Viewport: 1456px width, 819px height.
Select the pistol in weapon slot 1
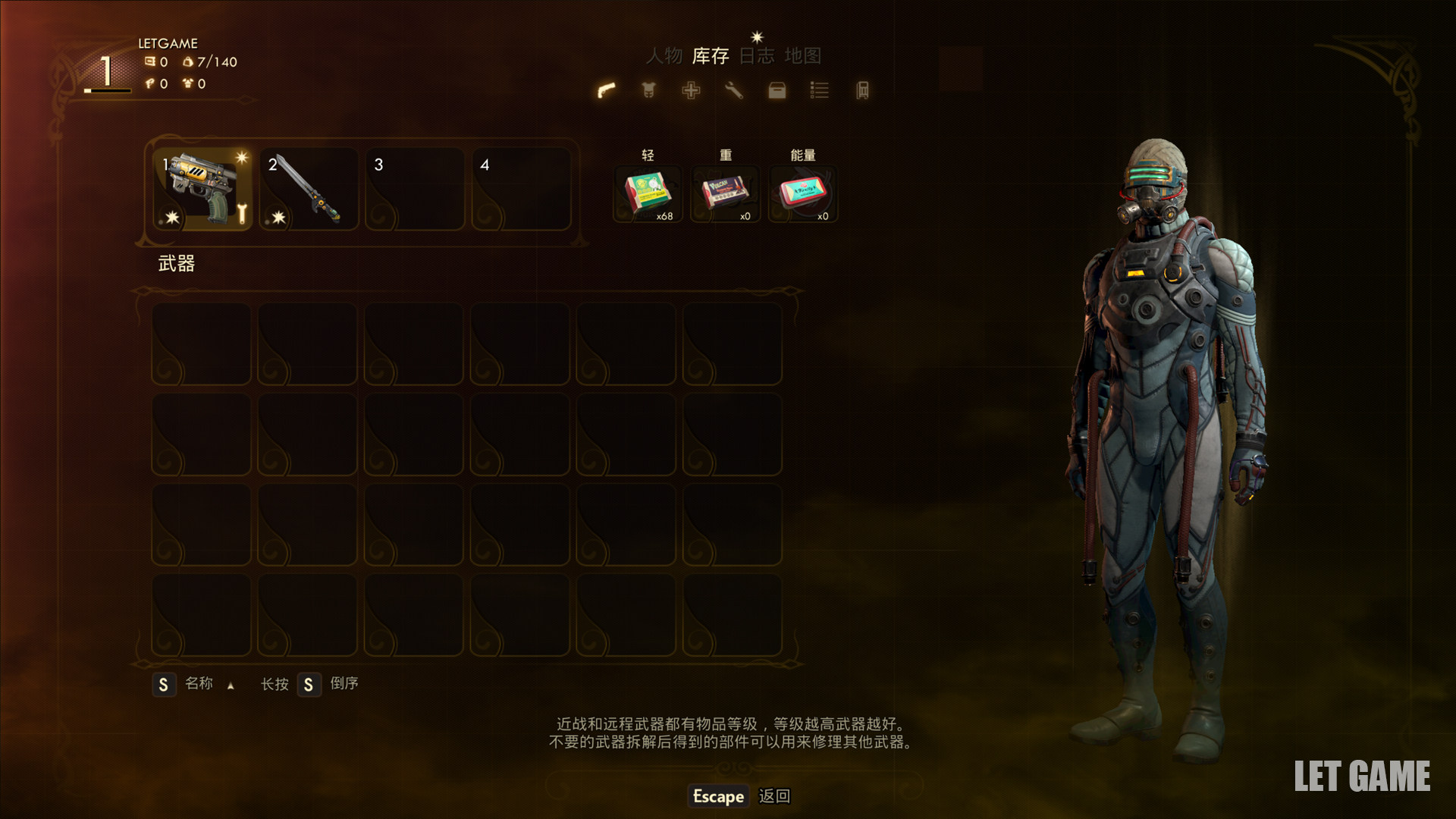[202, 190]
